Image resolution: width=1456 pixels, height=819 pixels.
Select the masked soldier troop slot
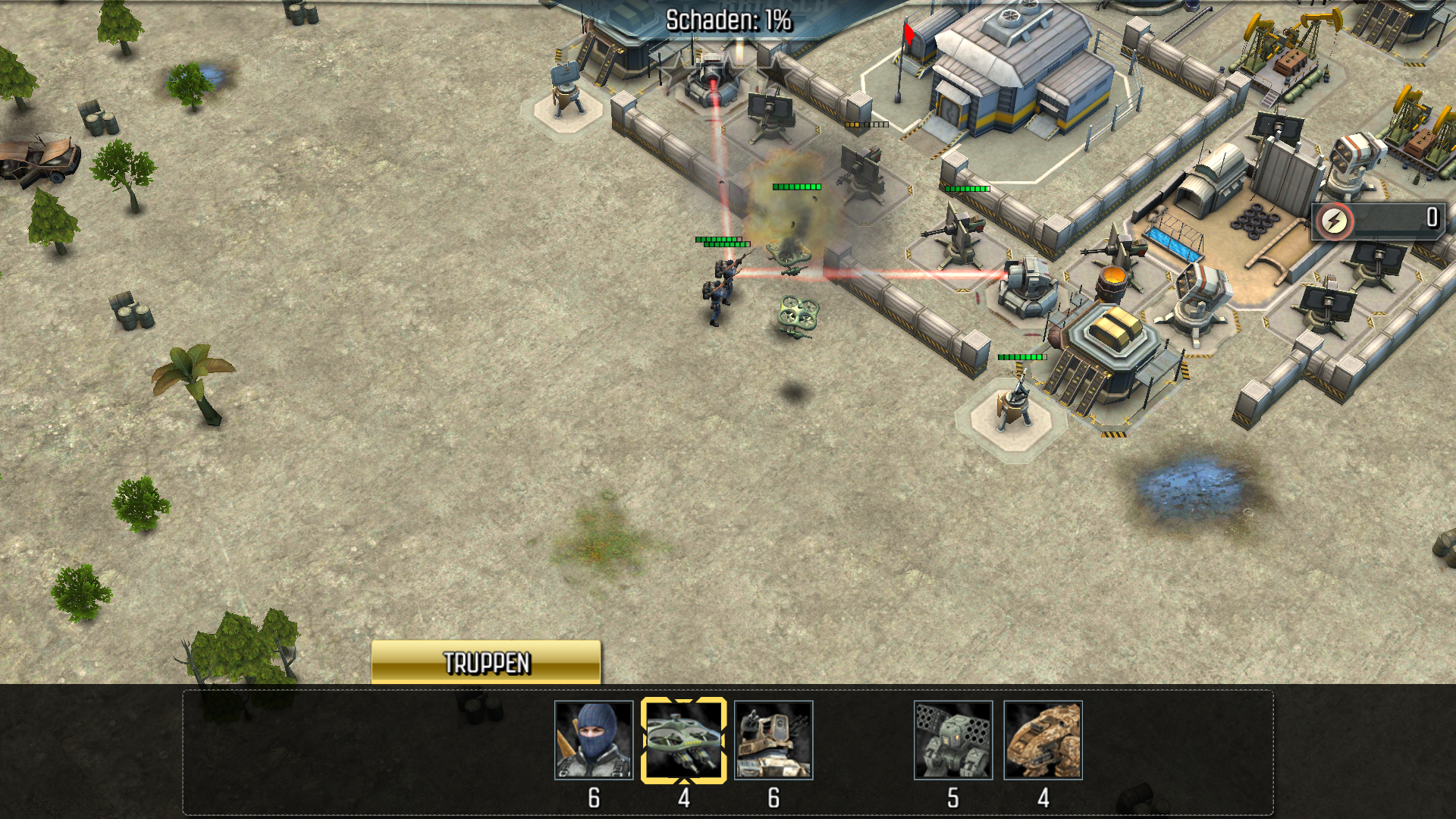coord(594,740)
